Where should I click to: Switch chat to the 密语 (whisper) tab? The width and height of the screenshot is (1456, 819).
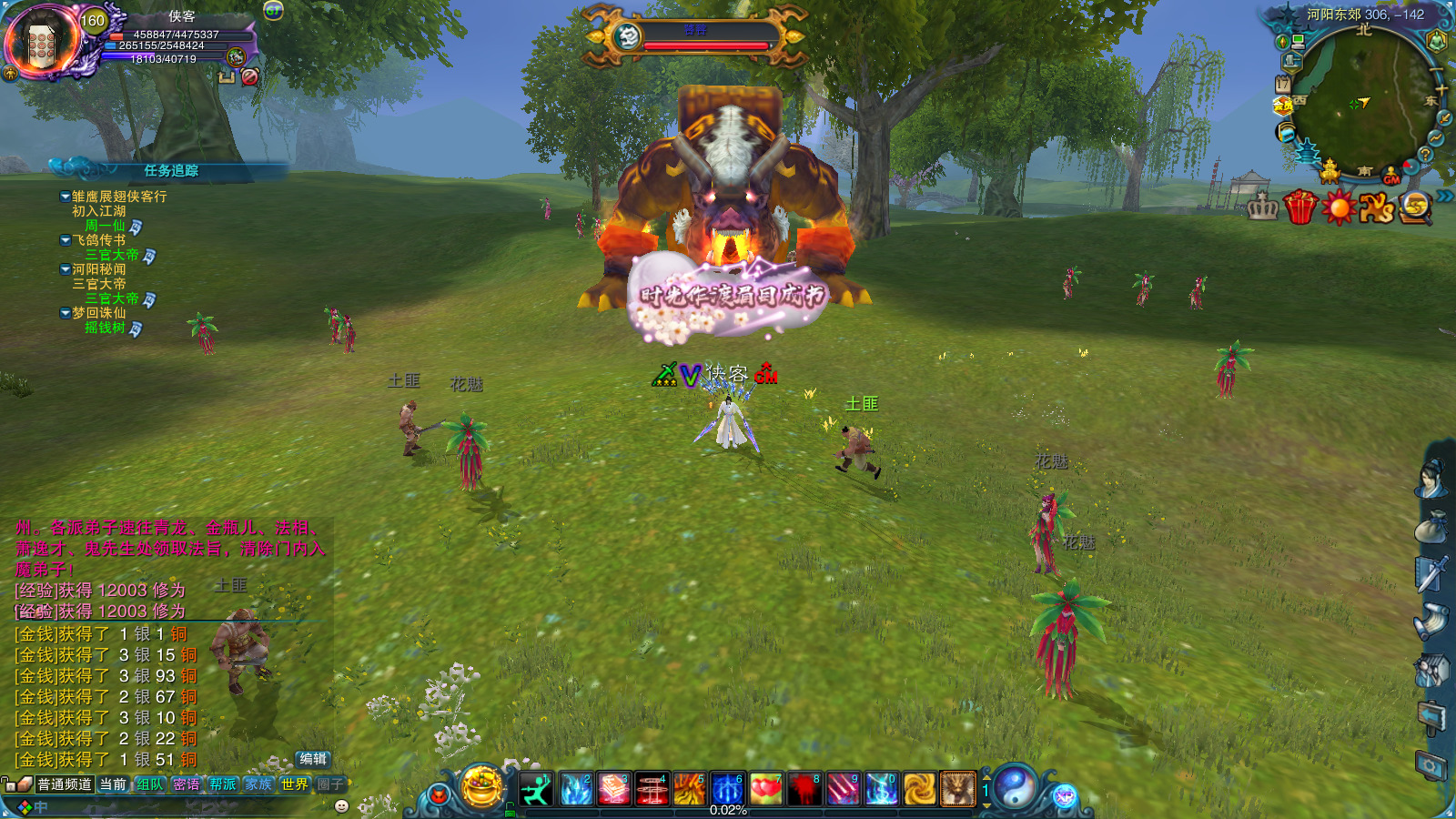click(x=187, y=784)
